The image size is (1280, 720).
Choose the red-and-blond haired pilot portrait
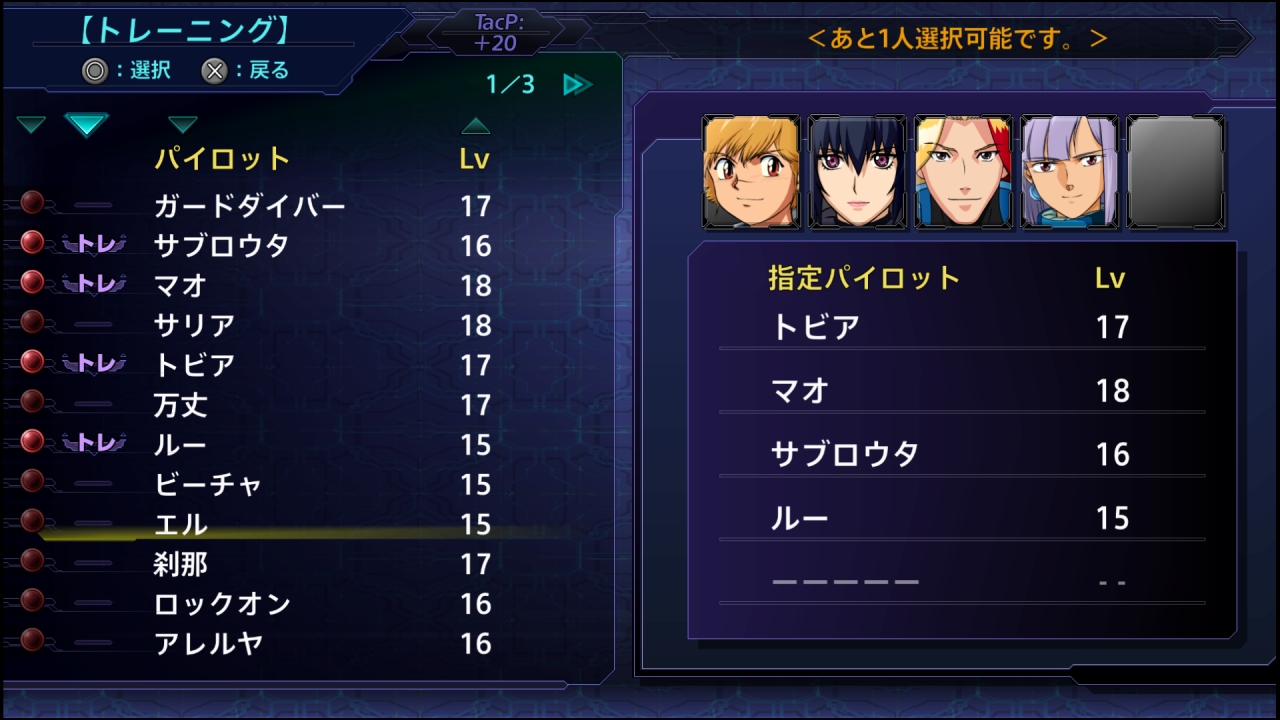963,172
